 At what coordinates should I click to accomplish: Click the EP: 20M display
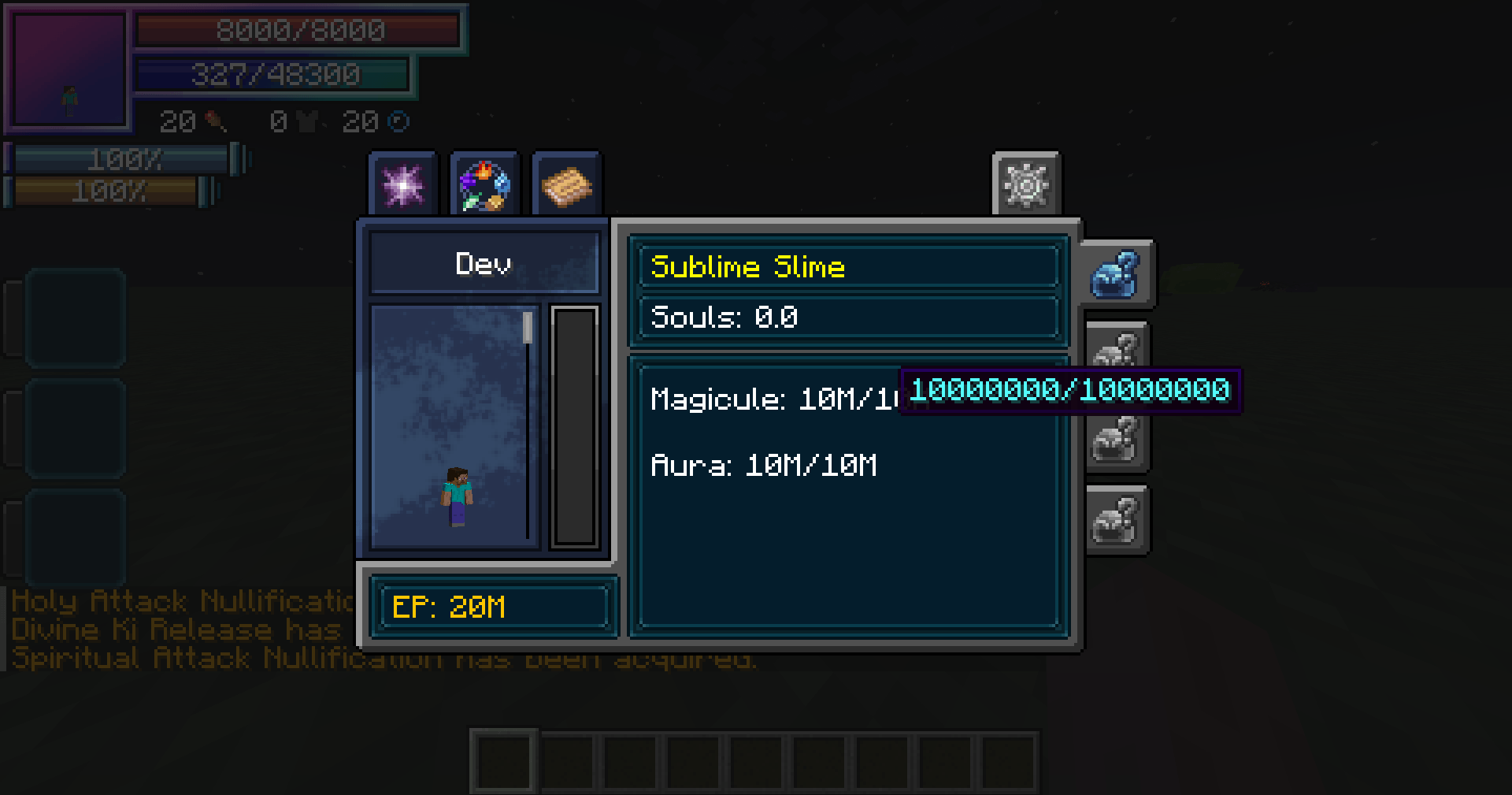point(494,606)
